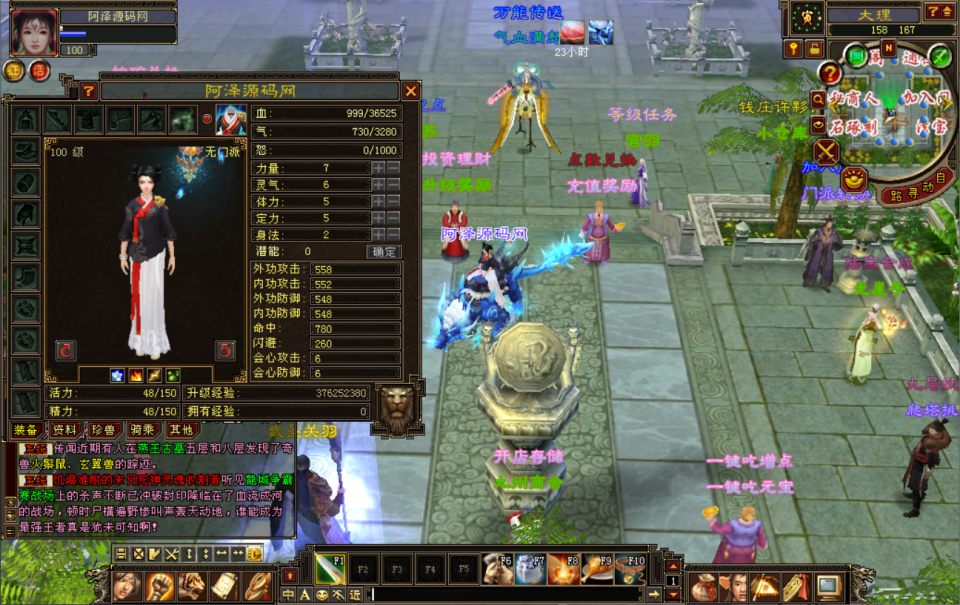Switch to the 珍兽 pet tab
This screenshot has height=605, width=960.
click(x=103, y=428)
